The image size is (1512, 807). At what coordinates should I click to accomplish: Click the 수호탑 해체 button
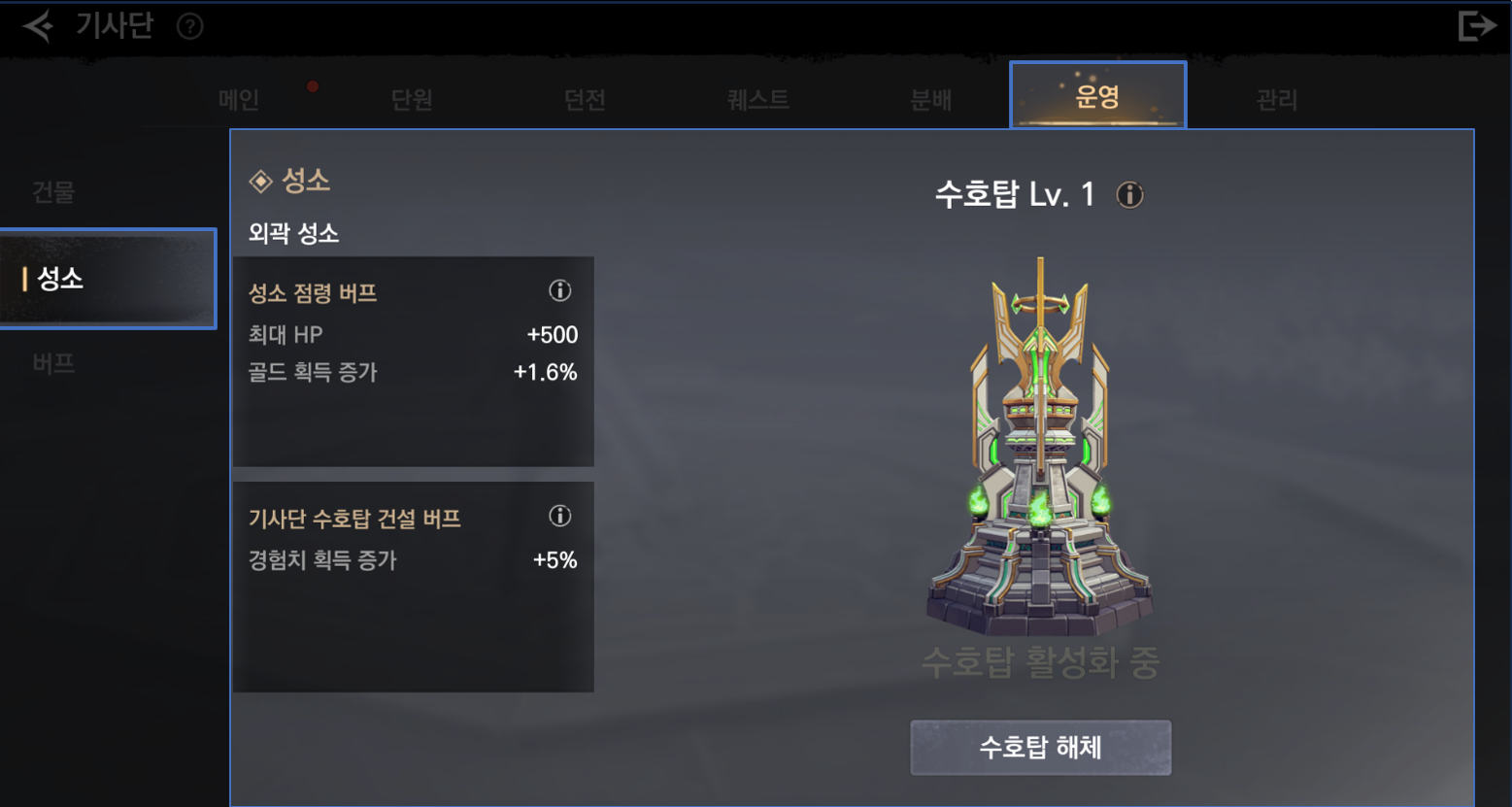click(x=1040, y=747)
